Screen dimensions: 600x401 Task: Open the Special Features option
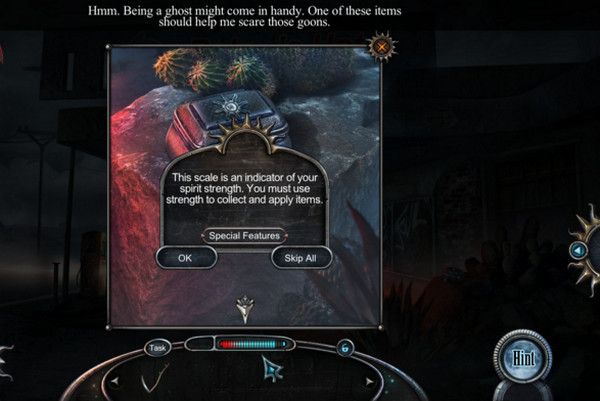tap(244, 236)
